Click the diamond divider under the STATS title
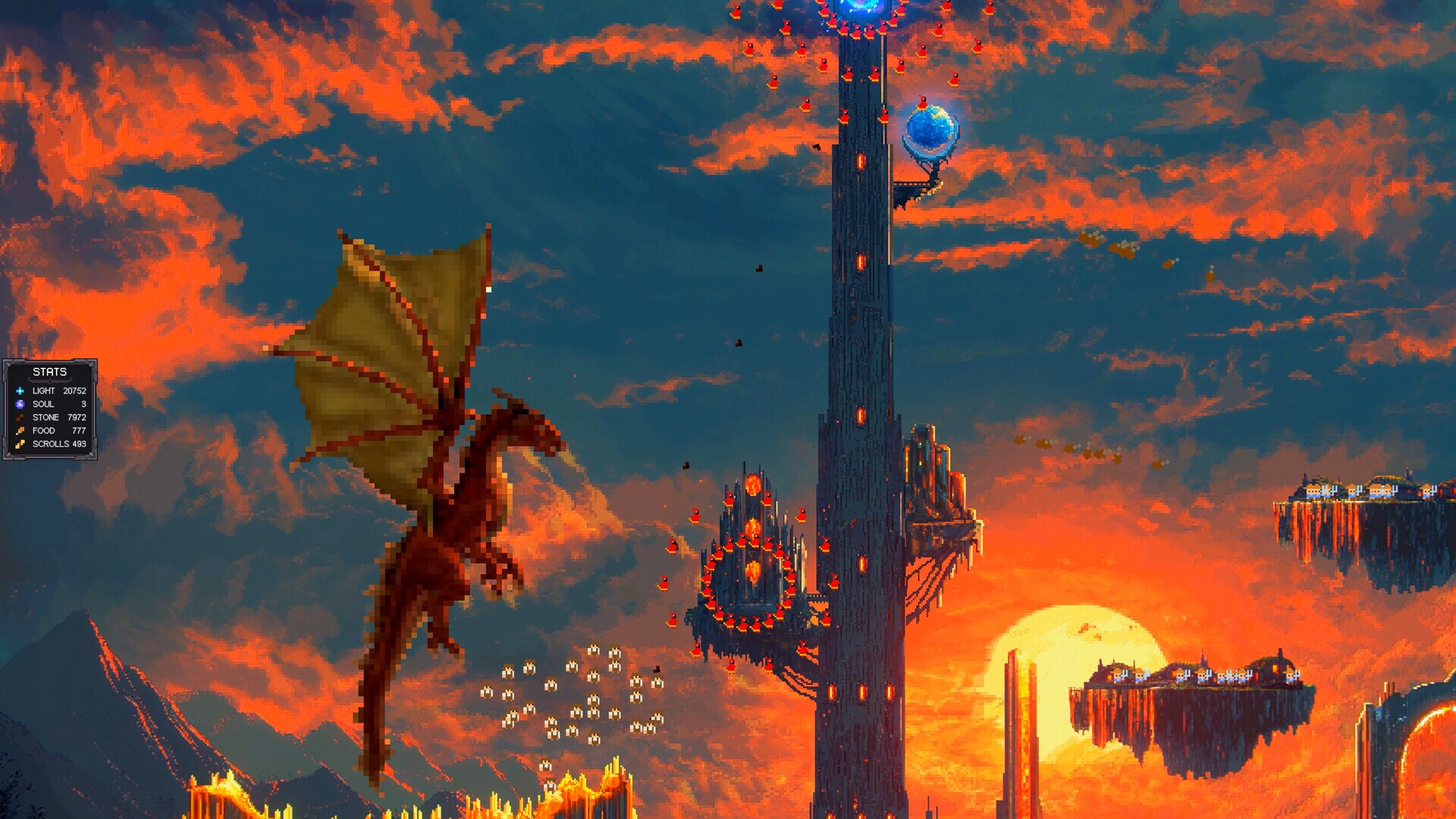 [x=50, y=381]
